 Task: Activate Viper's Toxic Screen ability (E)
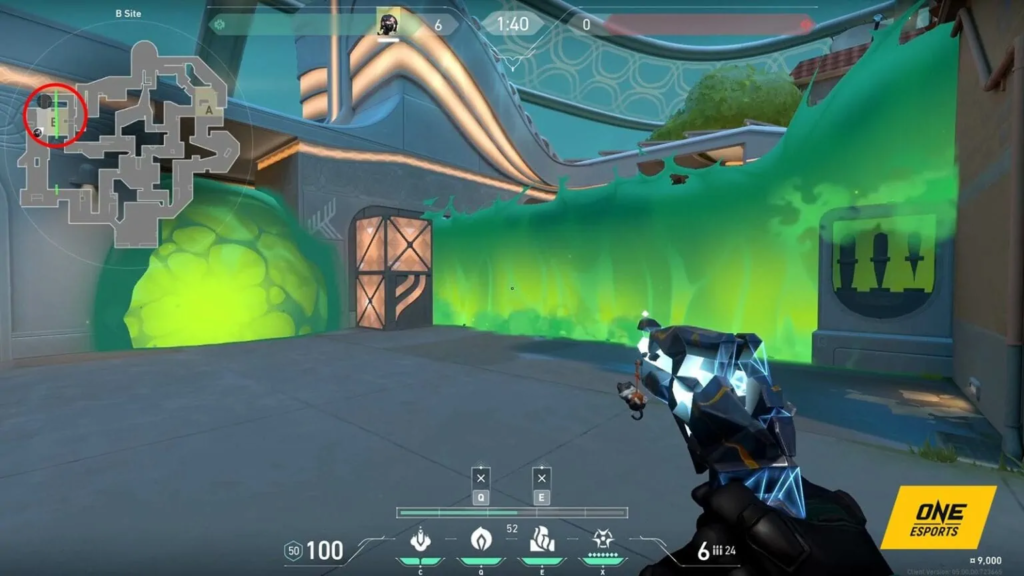coord(541,540)
